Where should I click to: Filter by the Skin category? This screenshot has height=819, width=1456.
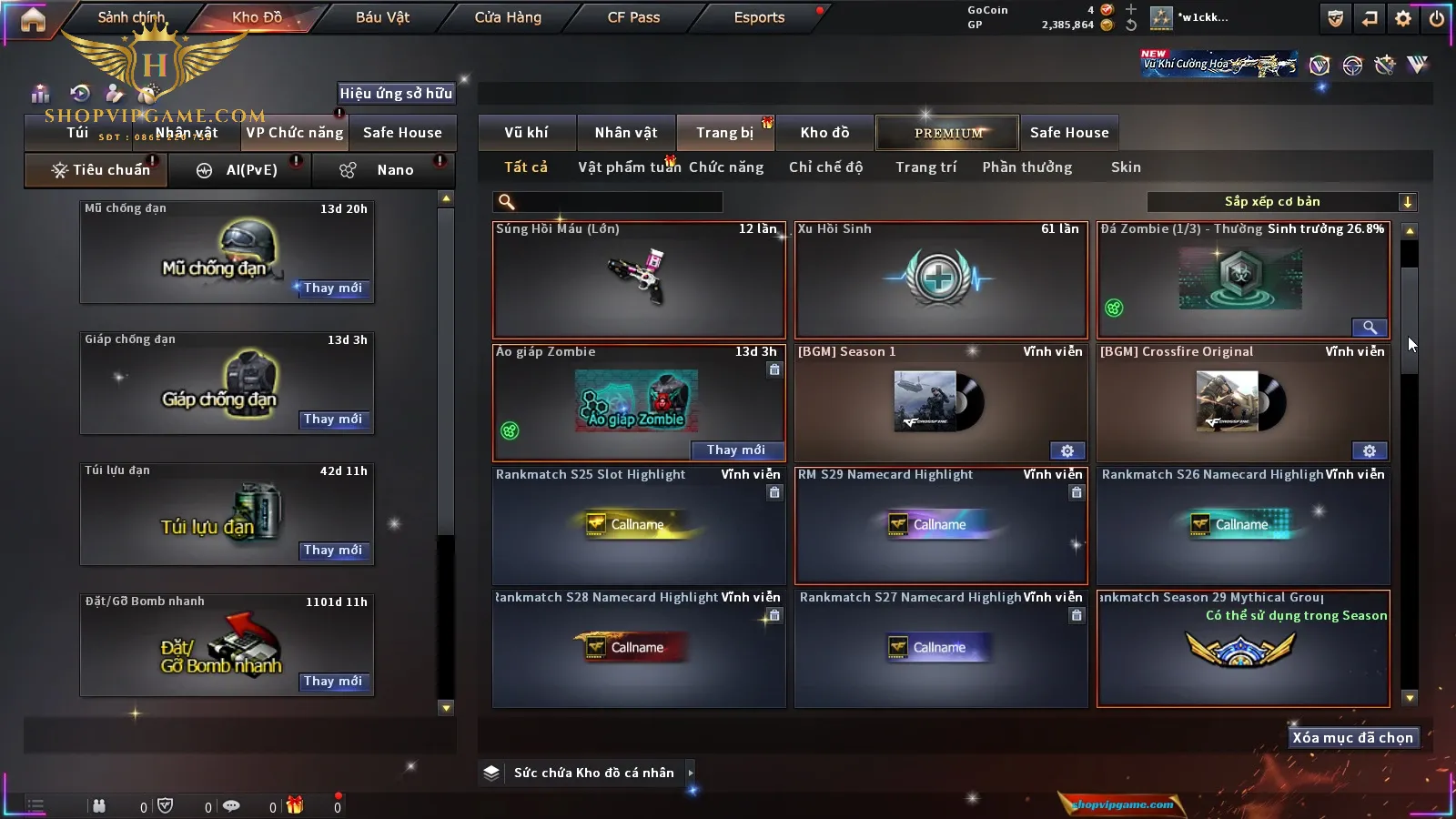1126,167
